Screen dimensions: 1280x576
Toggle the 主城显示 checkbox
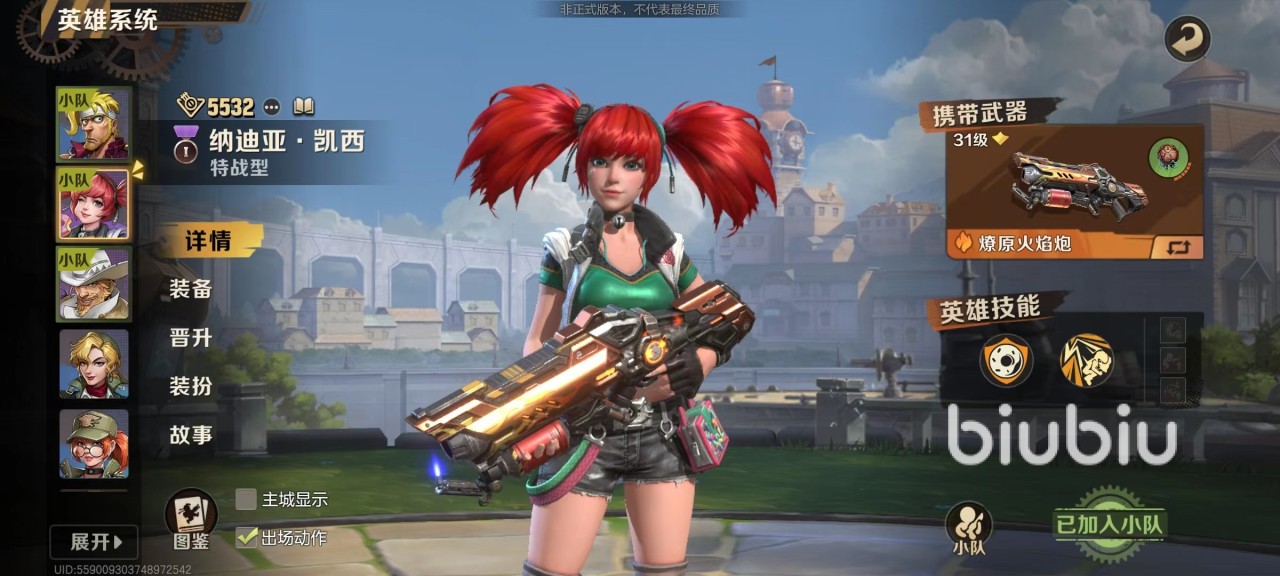(246, 499)
